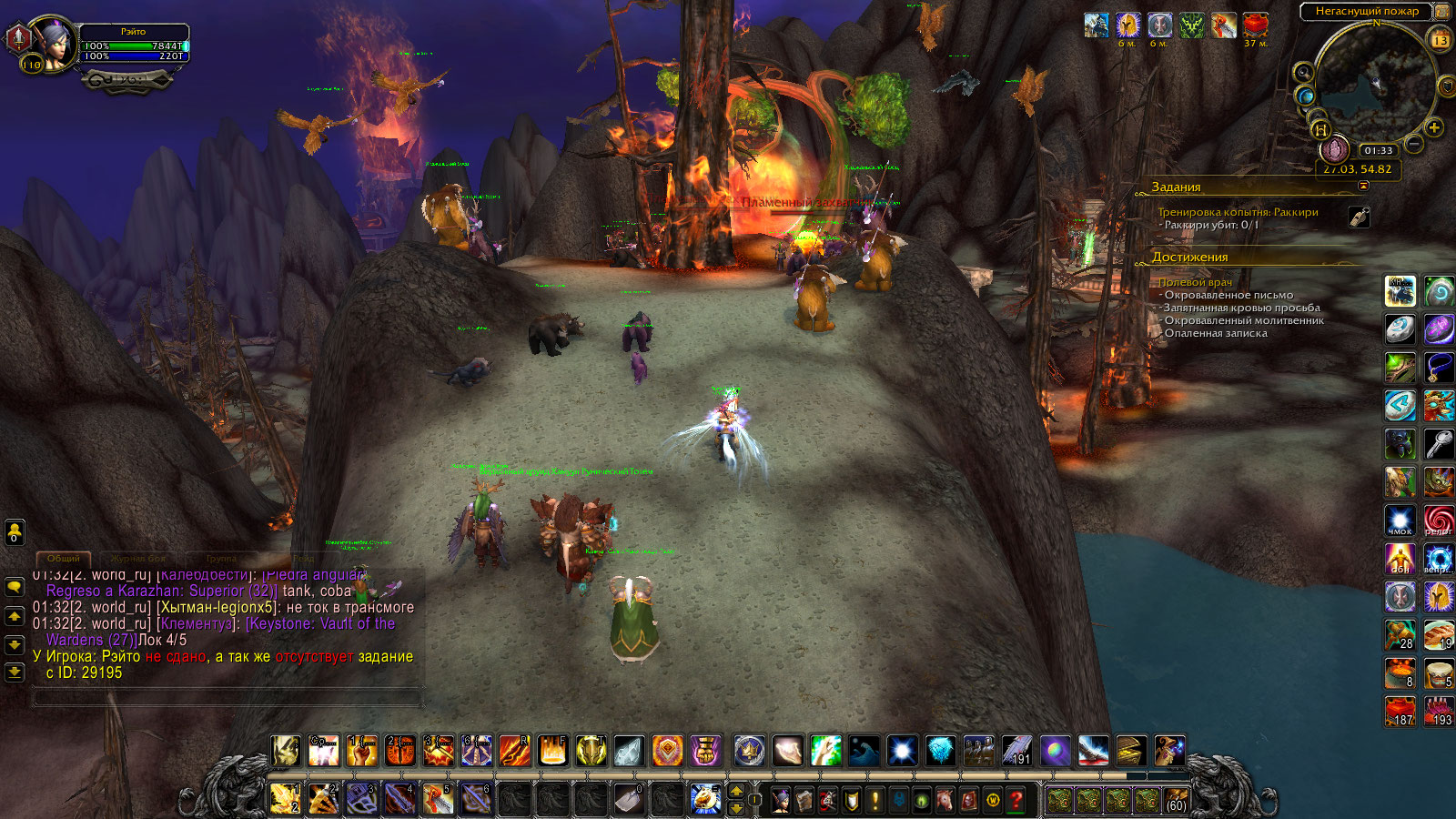Image resolution: width=1456 pixels, height=819 pixels.
Task: Open the red question mark help button
Action: [1016, 800]
